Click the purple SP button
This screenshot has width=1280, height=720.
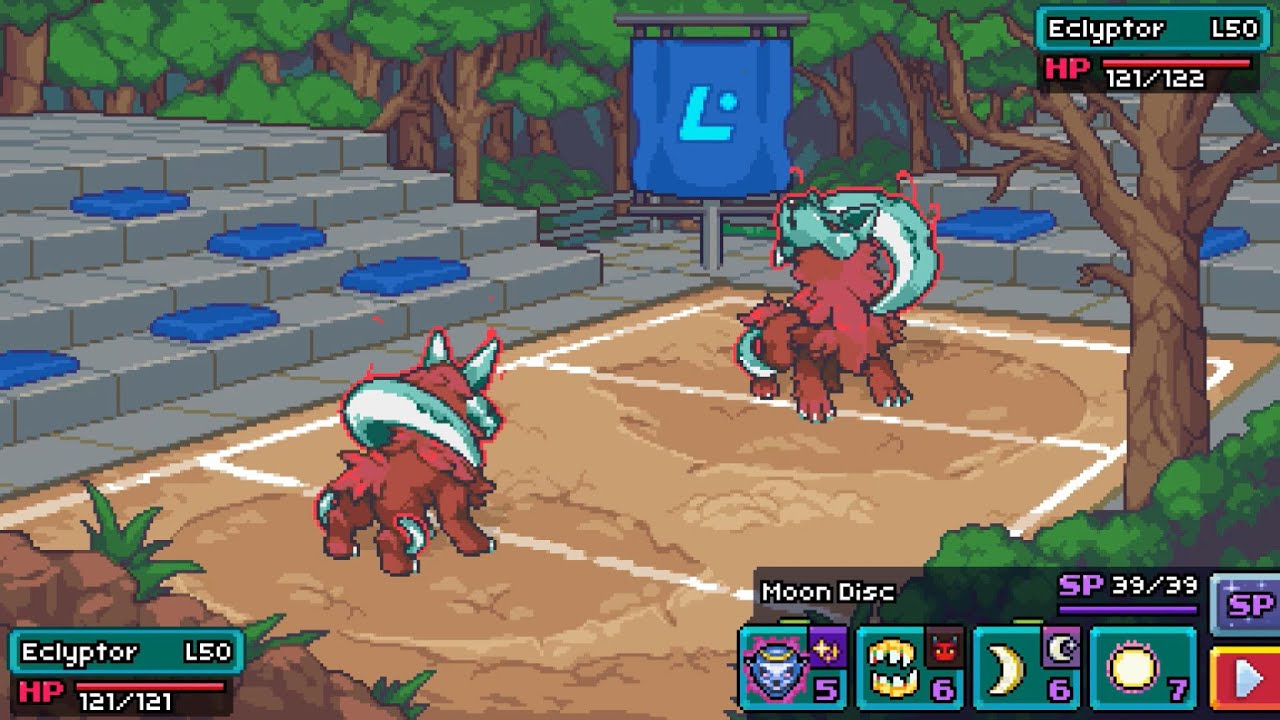[1246, 605]
